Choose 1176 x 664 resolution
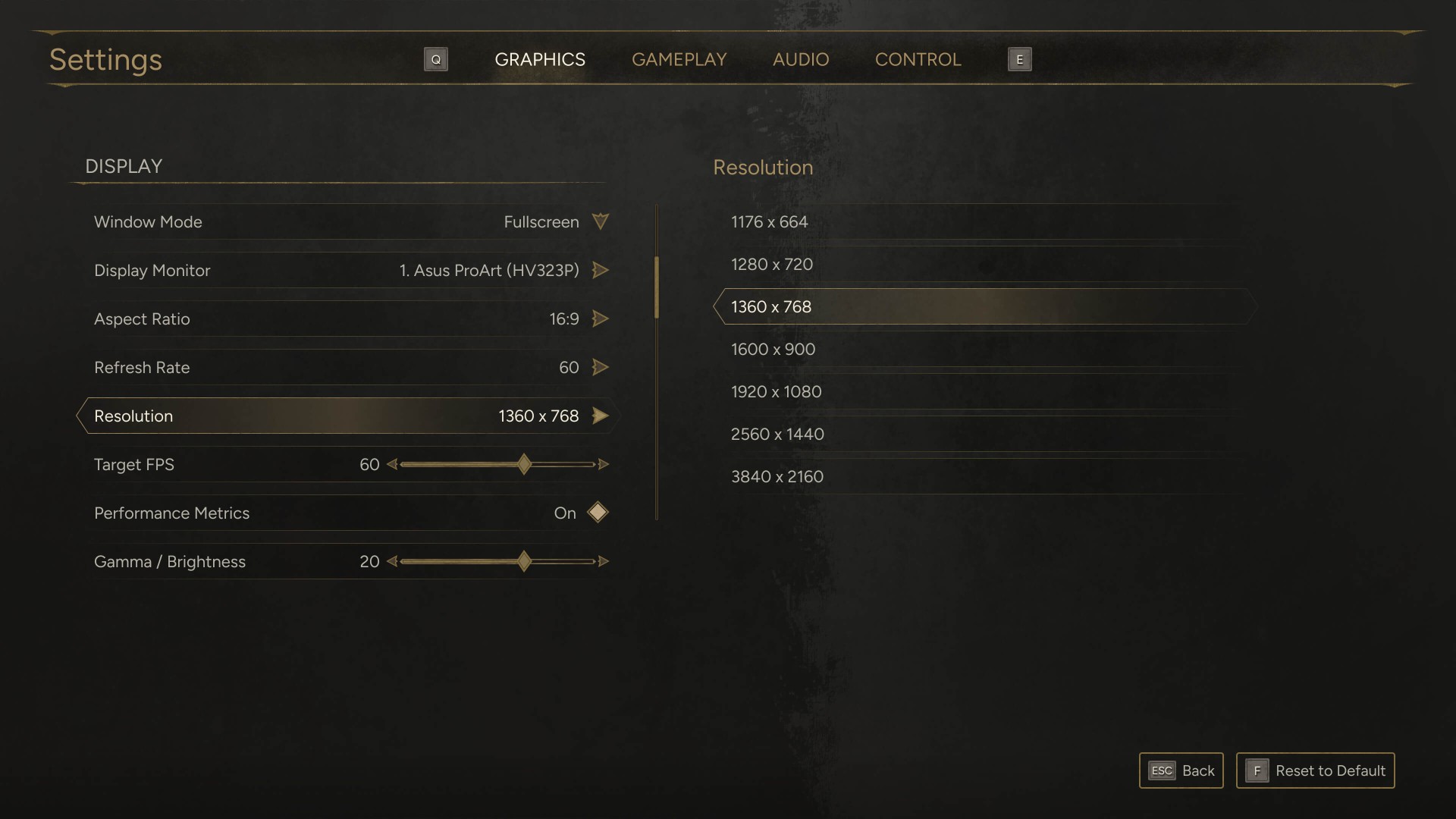Image resolution: width=1456 pixels, height=819 pixels. tap(769, 221)
